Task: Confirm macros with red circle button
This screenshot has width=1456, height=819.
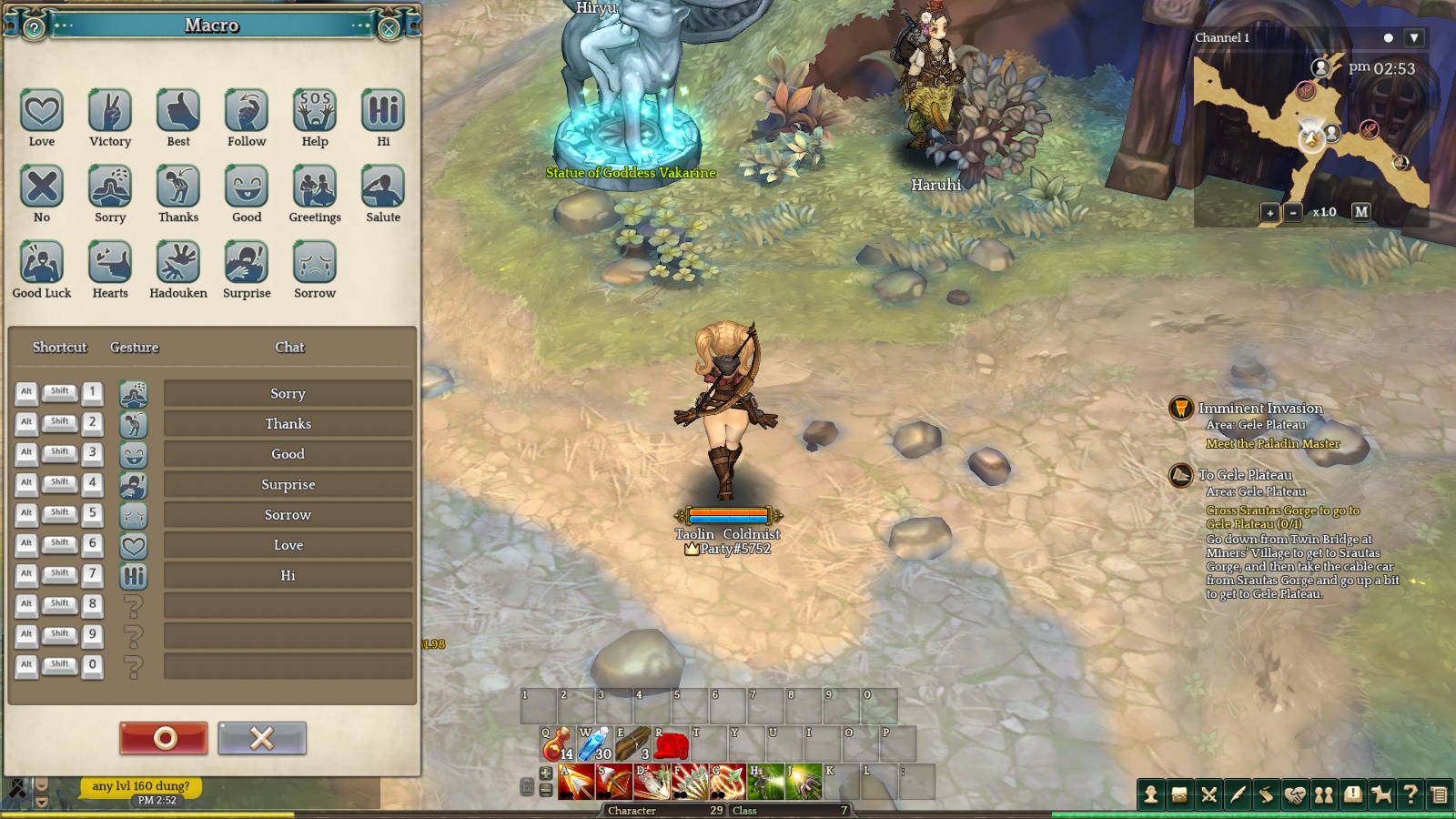Action: [164, 738]
